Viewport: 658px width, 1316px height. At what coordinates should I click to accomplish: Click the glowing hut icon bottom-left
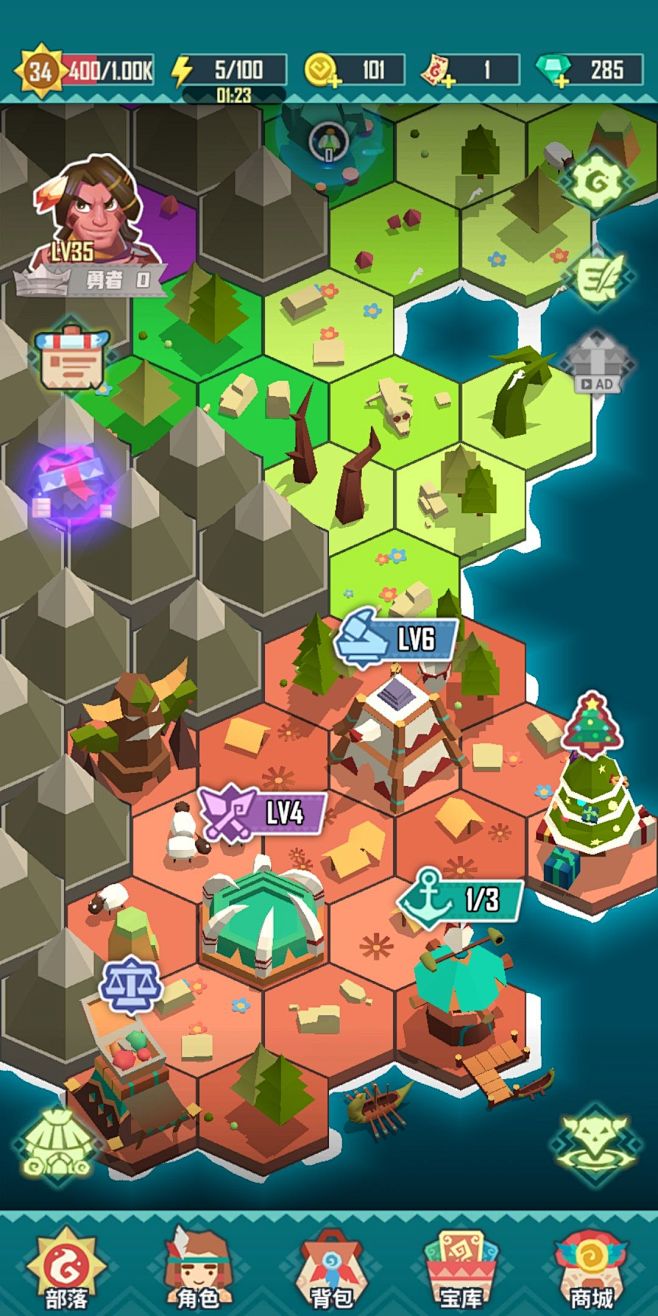(x=57, y=1144)
